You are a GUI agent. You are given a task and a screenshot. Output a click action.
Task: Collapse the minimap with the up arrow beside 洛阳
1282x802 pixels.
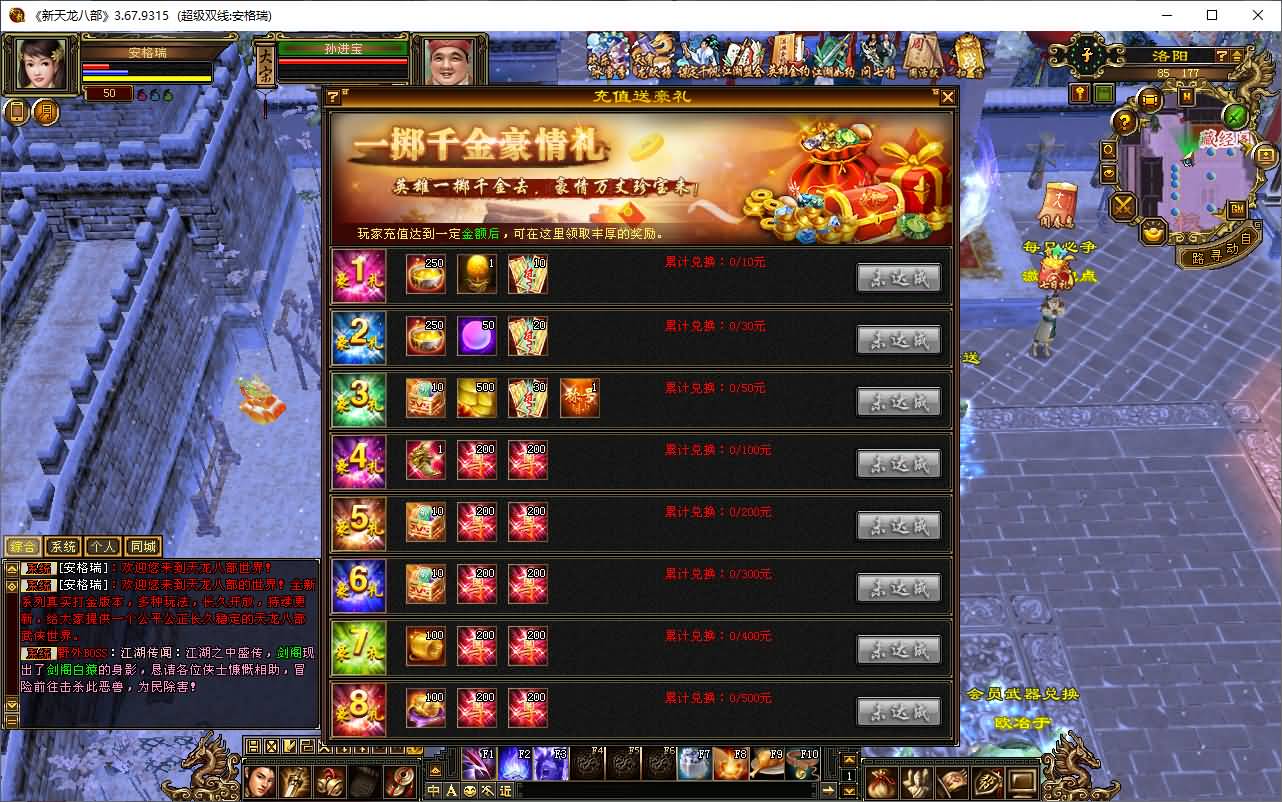click(1237, 57)
